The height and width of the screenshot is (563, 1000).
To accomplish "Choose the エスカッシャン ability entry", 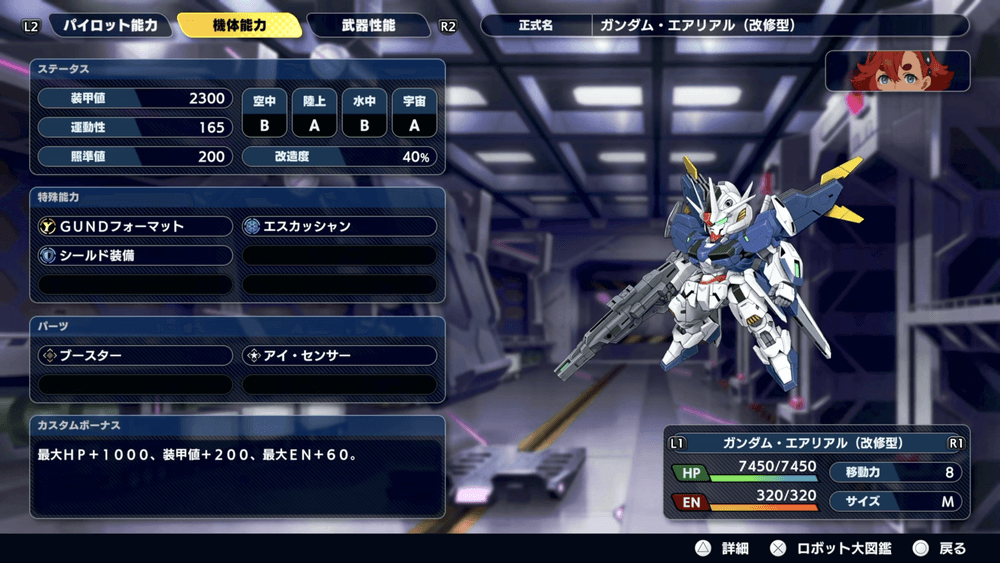I will [x=339, y=226].
